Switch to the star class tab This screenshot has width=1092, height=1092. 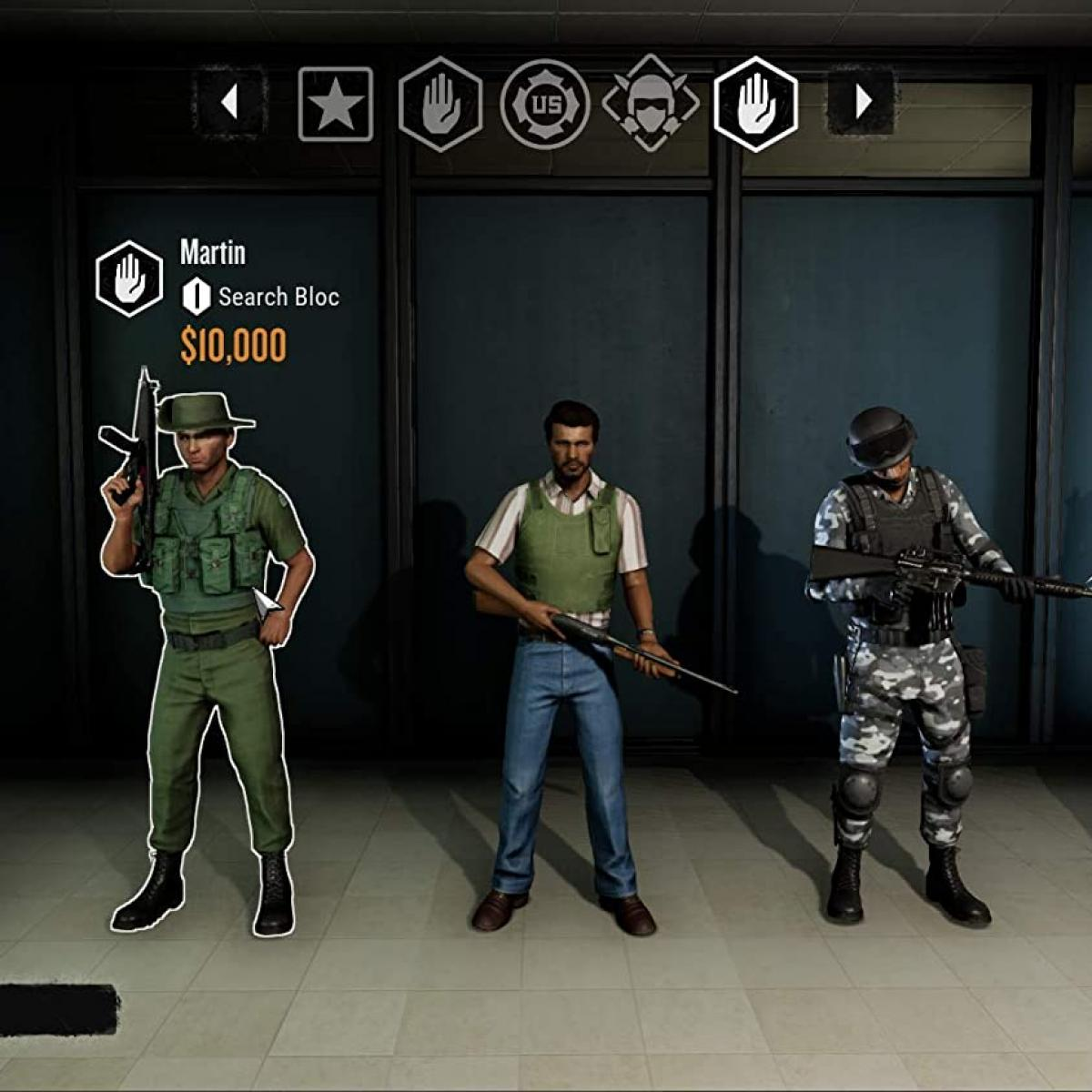point(336,105)
